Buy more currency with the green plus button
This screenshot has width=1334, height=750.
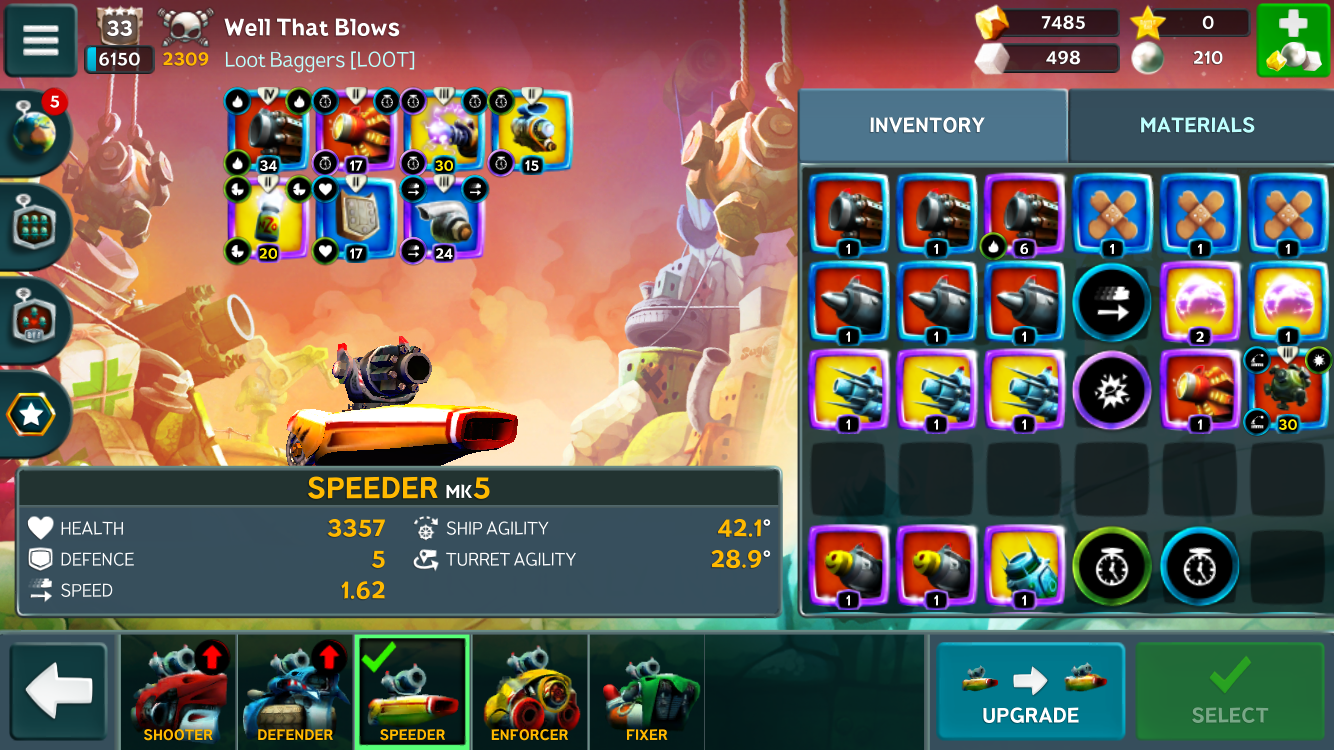click(1292, 40)
